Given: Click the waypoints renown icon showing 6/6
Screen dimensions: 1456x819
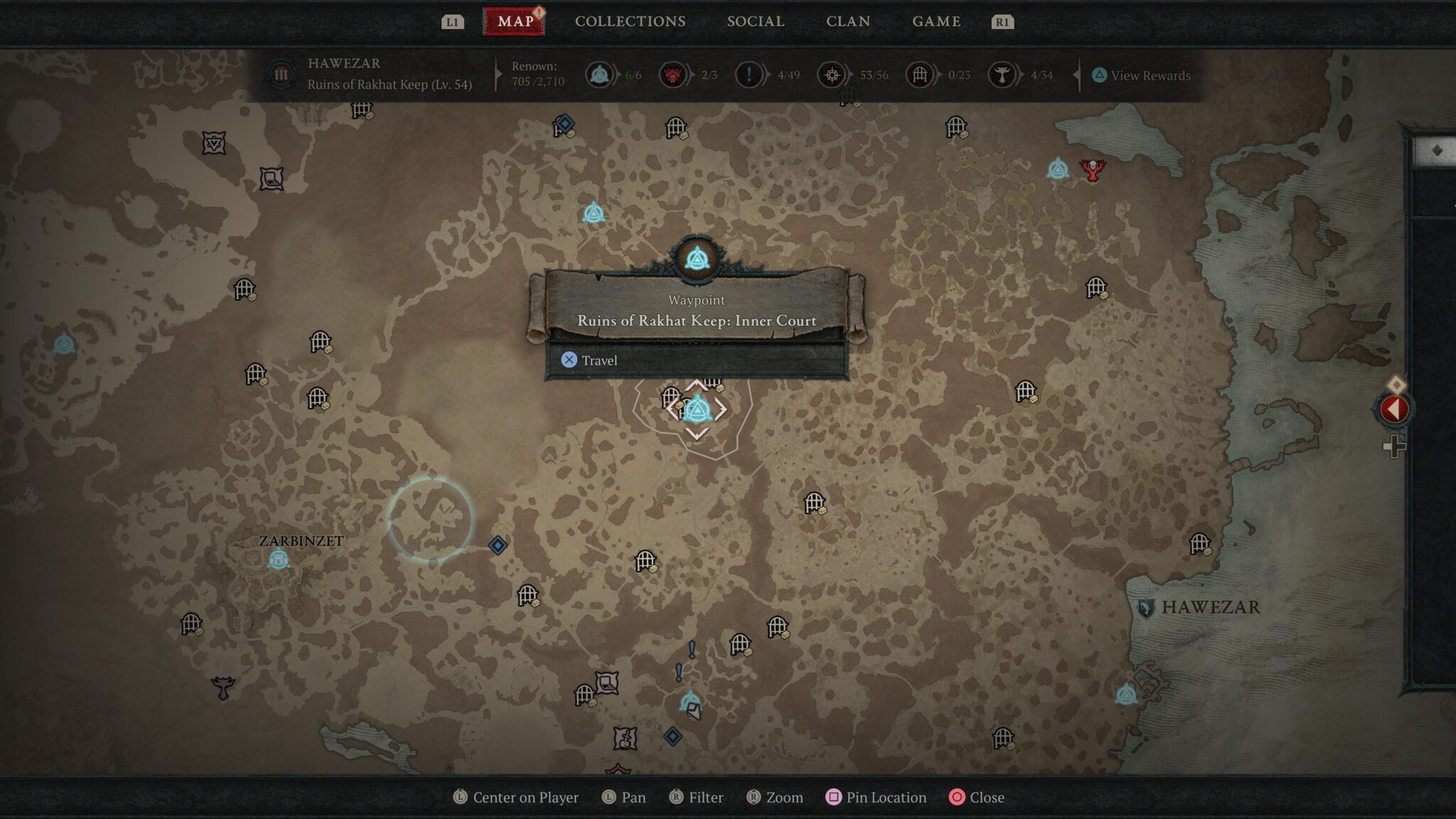Looking at the screenshot, I should 599,73.
